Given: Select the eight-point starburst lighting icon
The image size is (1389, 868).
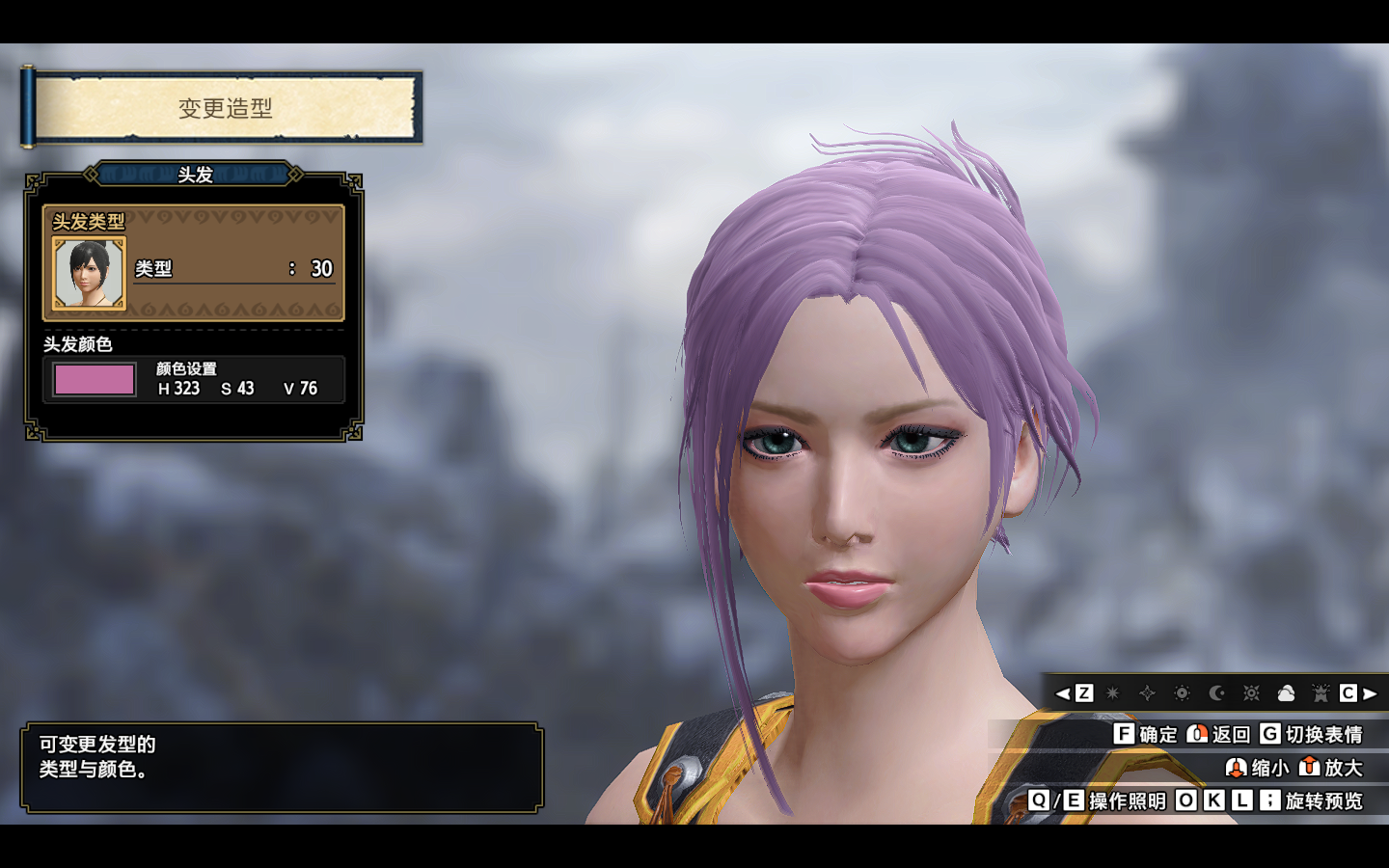Looking at the screenshot, I should click(x=1112, y=692).
